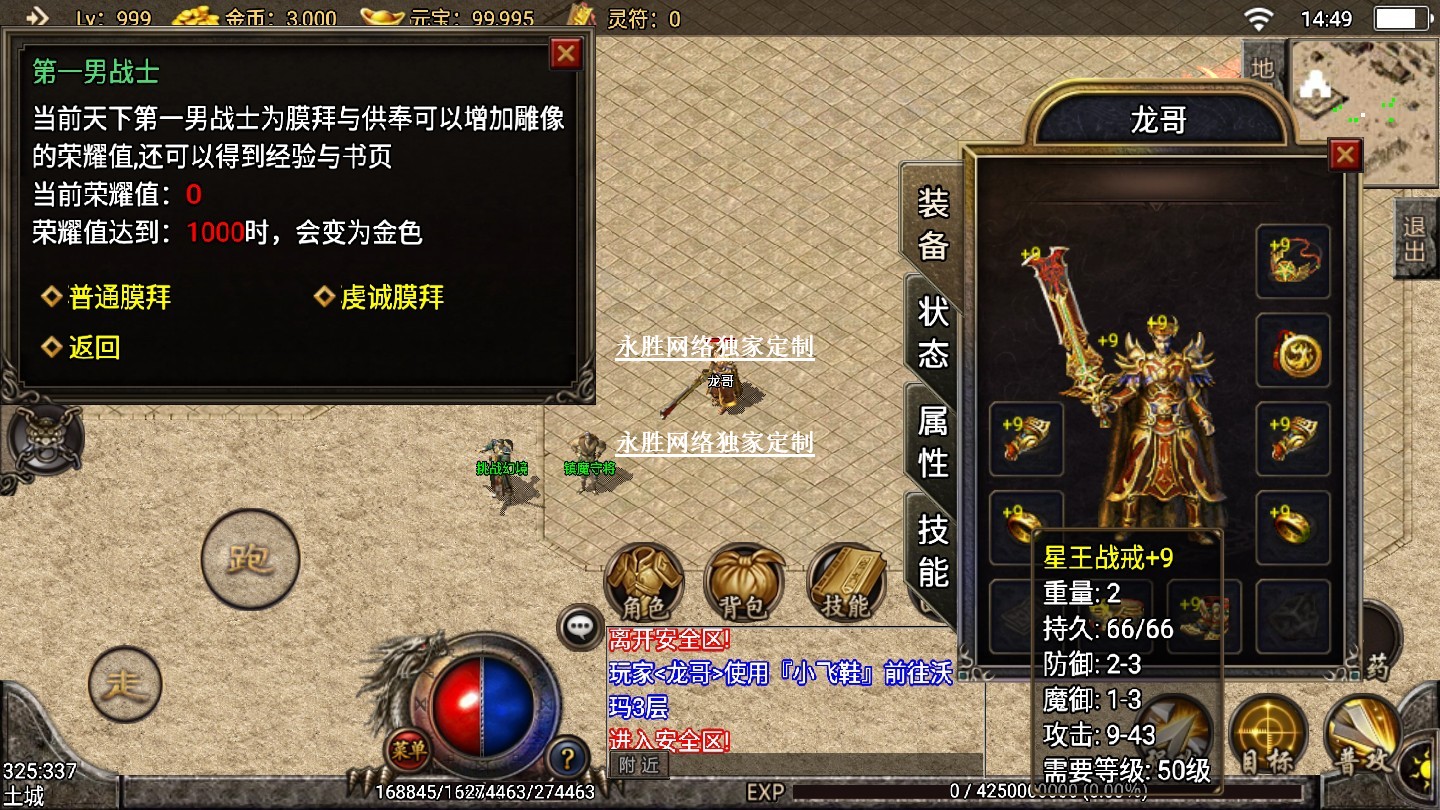The height and width of the screenshot is (810, 1440).
Task: Select the 目标 target button
Action: [x=1267, y=735]
